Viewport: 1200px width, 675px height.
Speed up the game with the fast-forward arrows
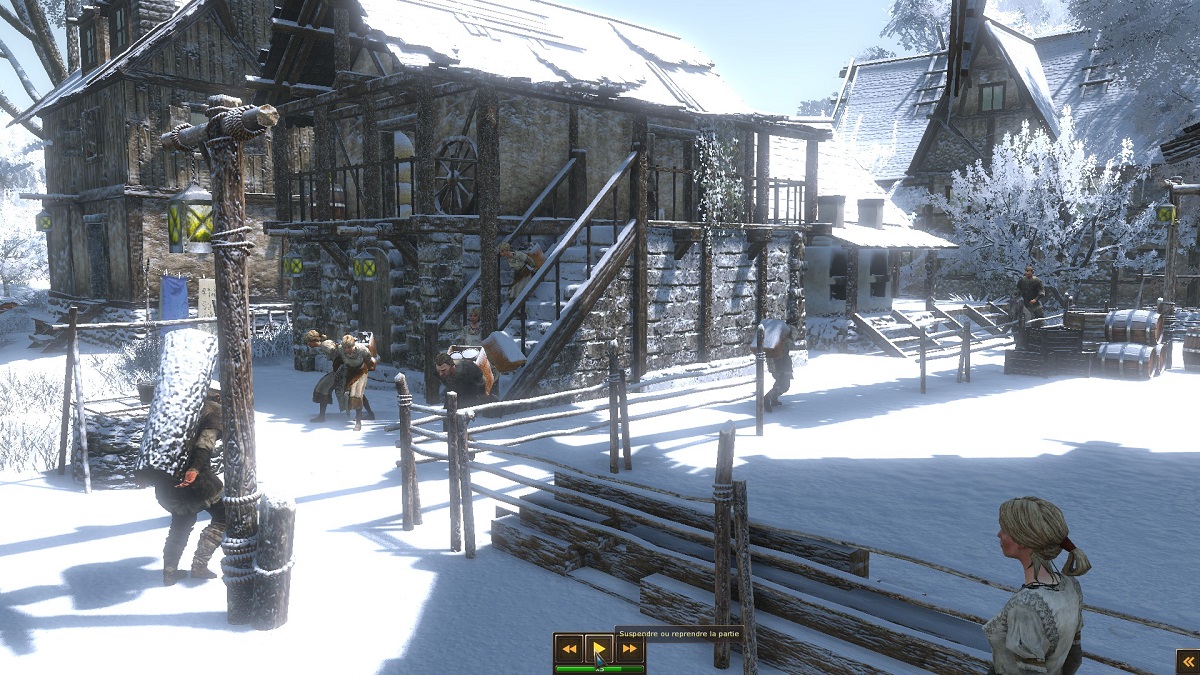[630, 649]
